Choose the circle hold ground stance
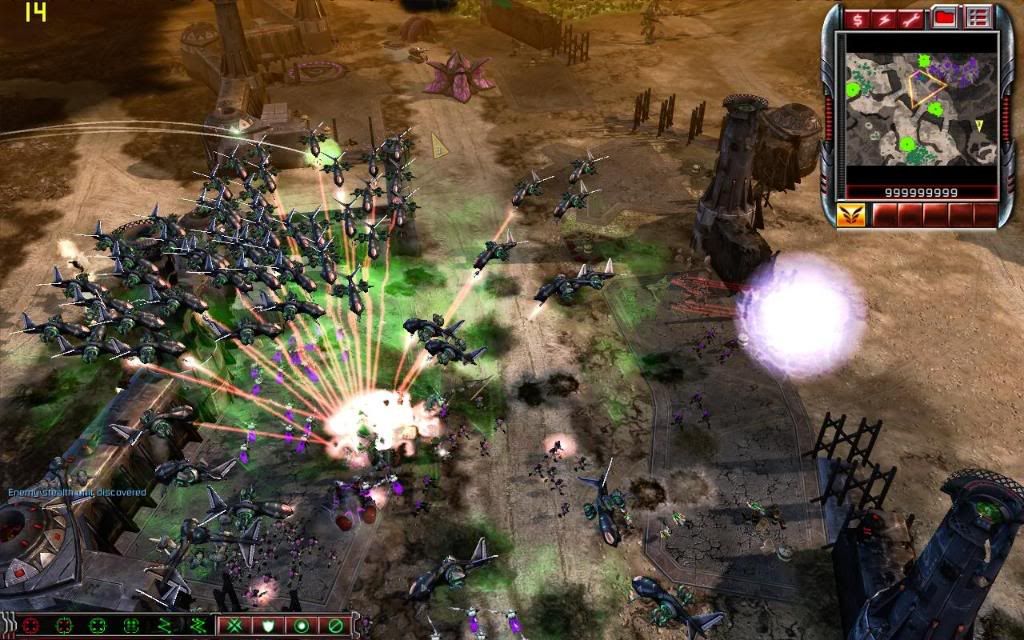 299,626
